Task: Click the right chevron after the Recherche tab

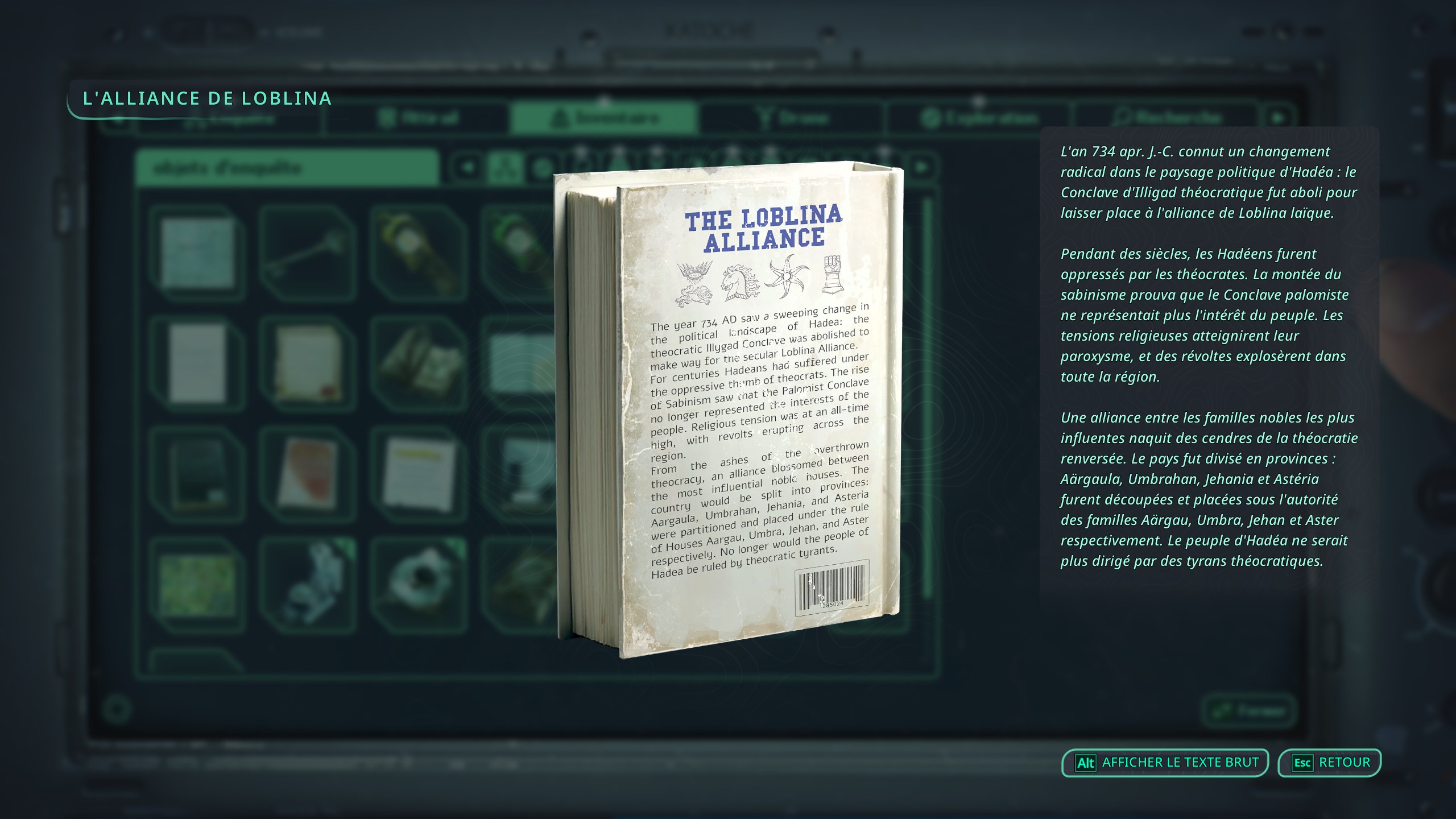Action: click(1280, 118)
